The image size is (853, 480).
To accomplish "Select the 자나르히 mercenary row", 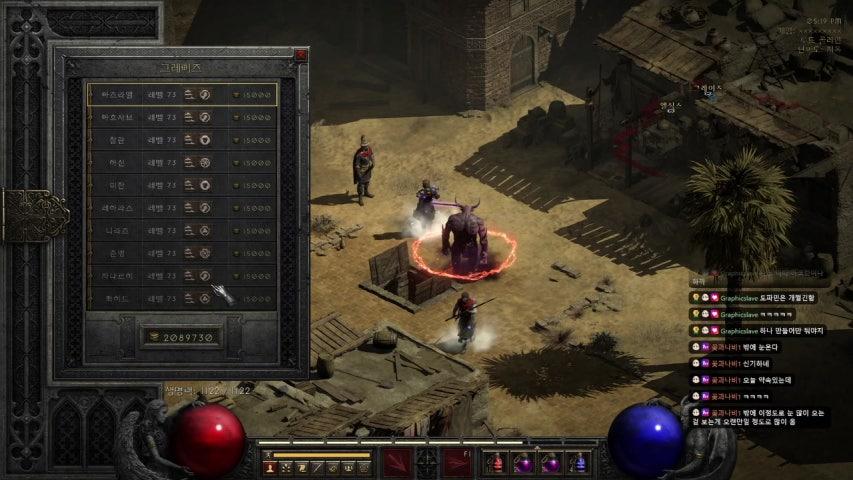I will coord(180,276).
